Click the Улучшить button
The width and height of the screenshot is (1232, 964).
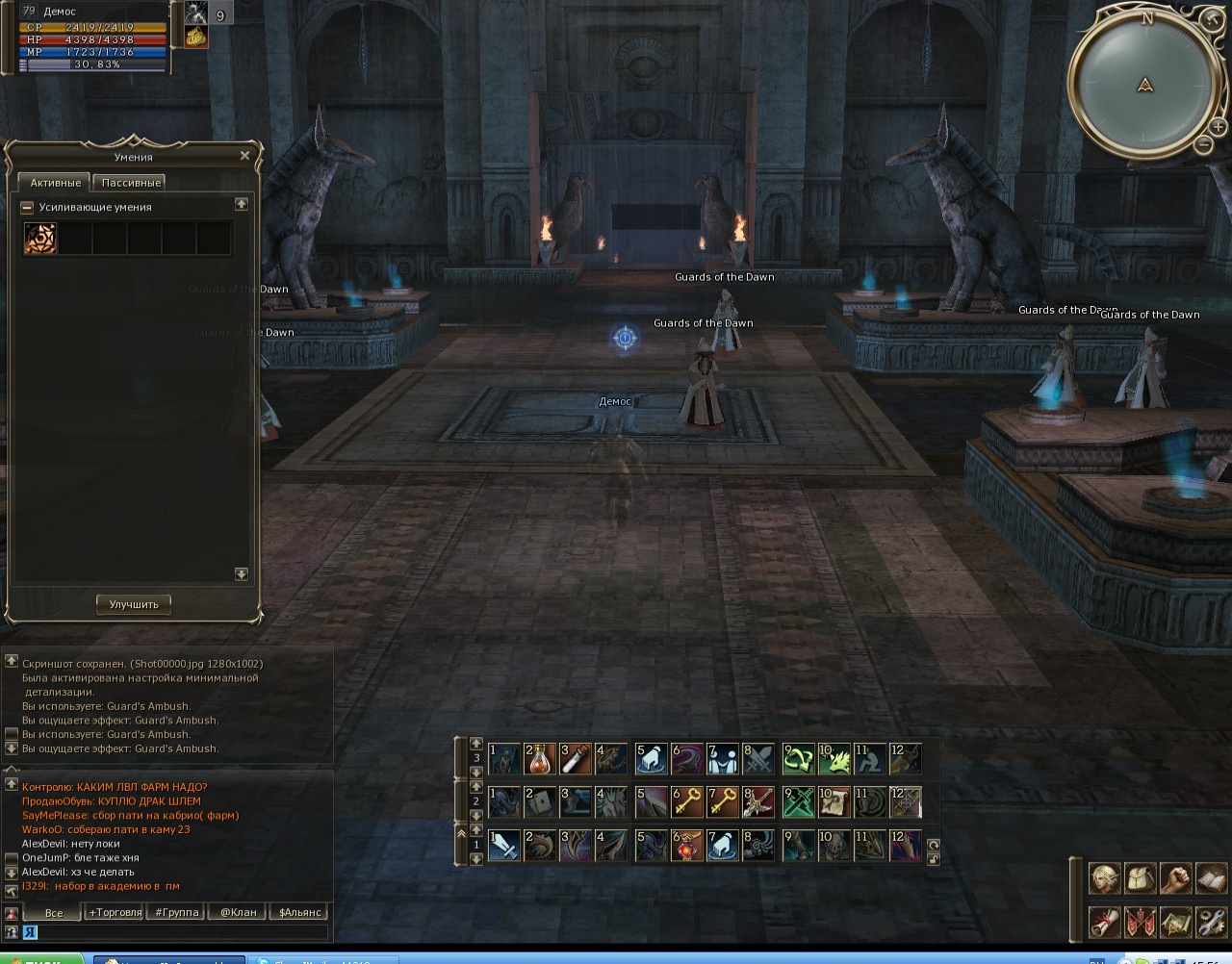coord(134,604)
